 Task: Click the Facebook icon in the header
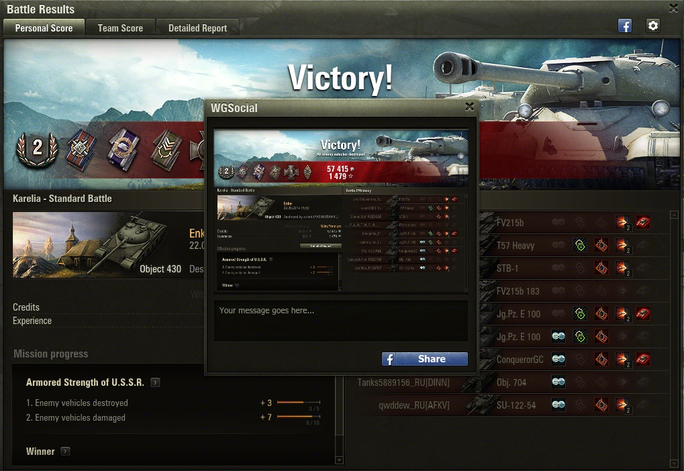(625, 26)
